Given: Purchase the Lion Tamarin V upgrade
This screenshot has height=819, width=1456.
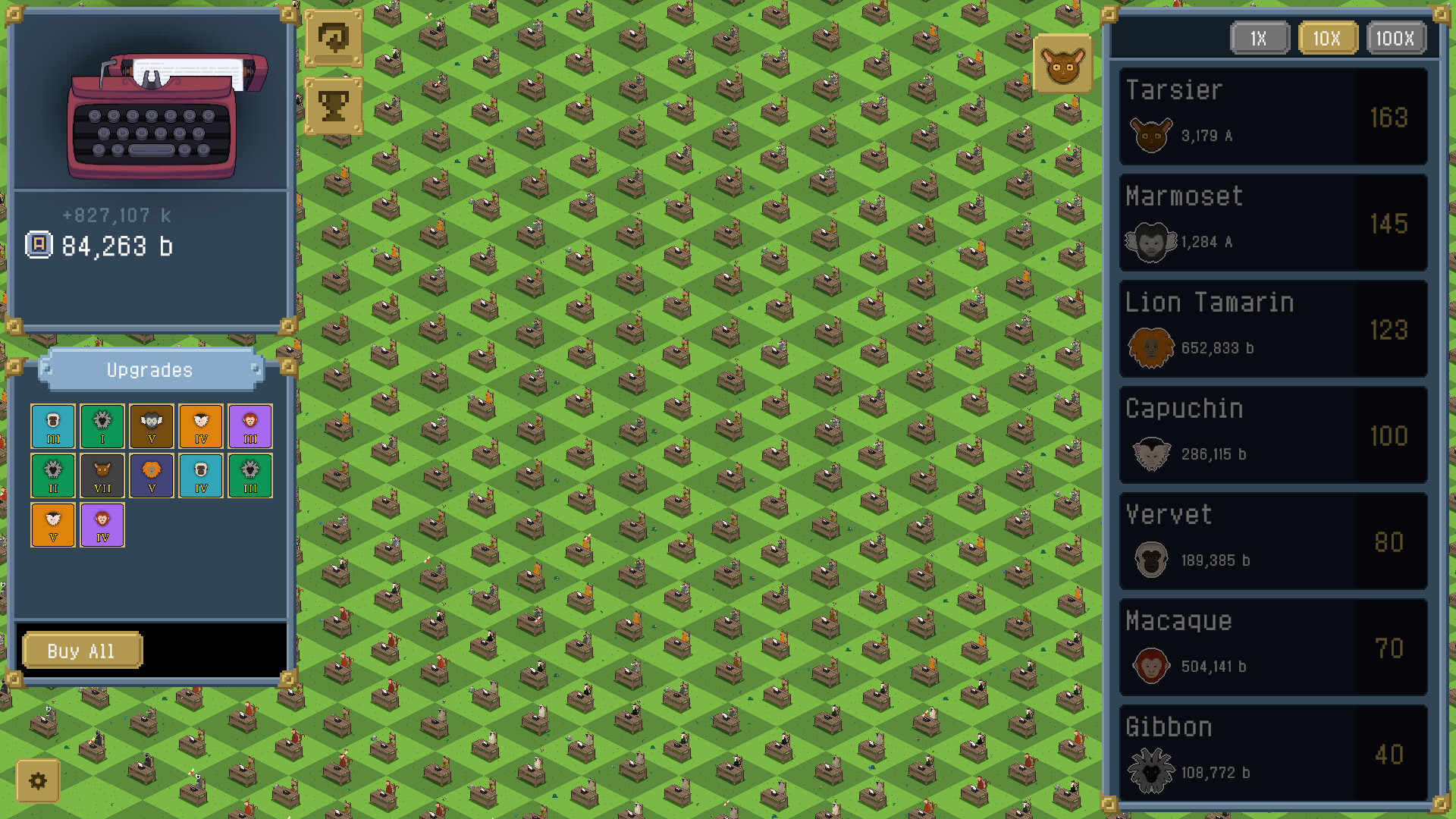Looking at the screenshot, I should pos(152,476).
